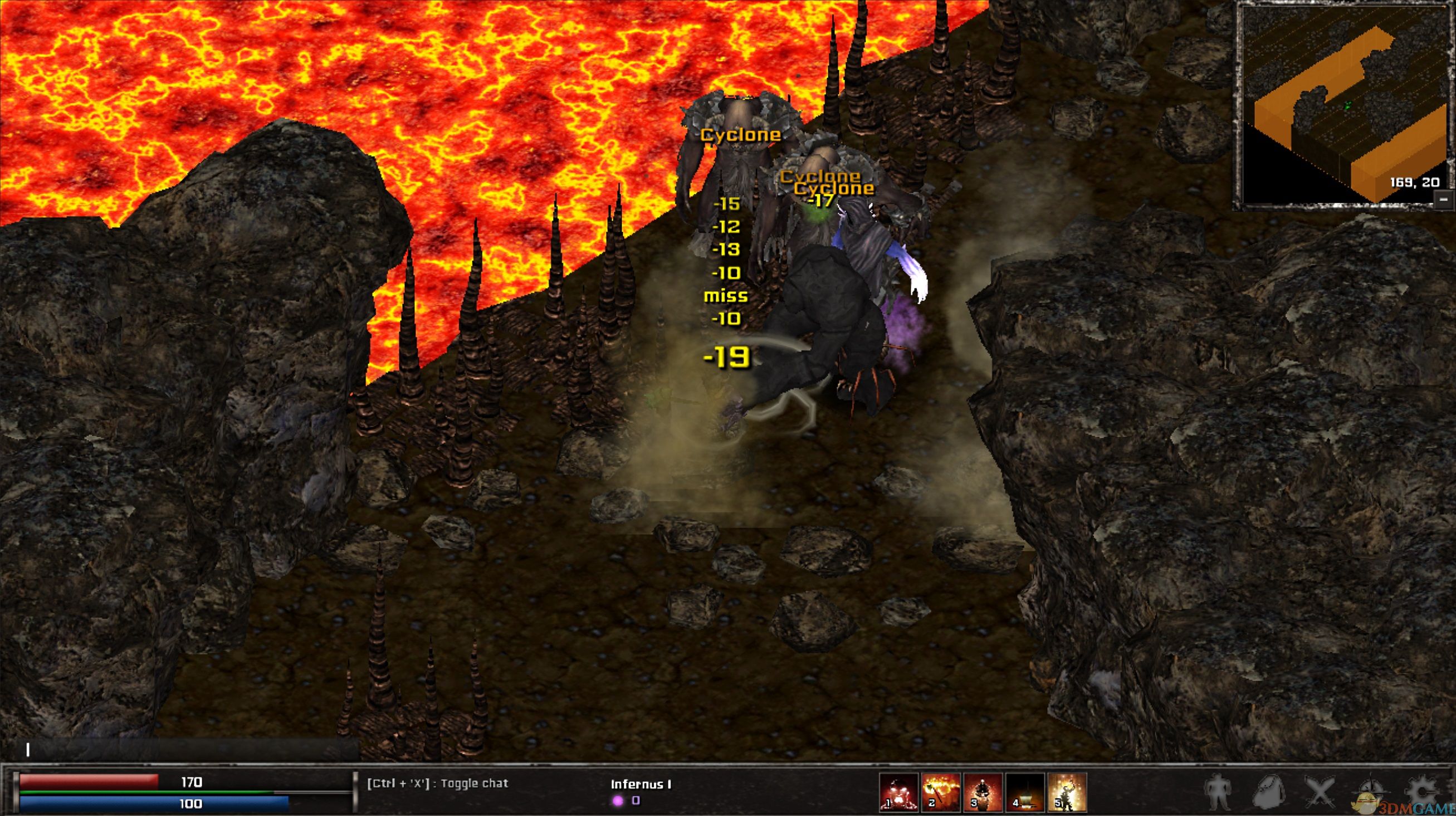Minimize the minimap with the minus button
This screenshot has height=816, width=1456.
1445,199
